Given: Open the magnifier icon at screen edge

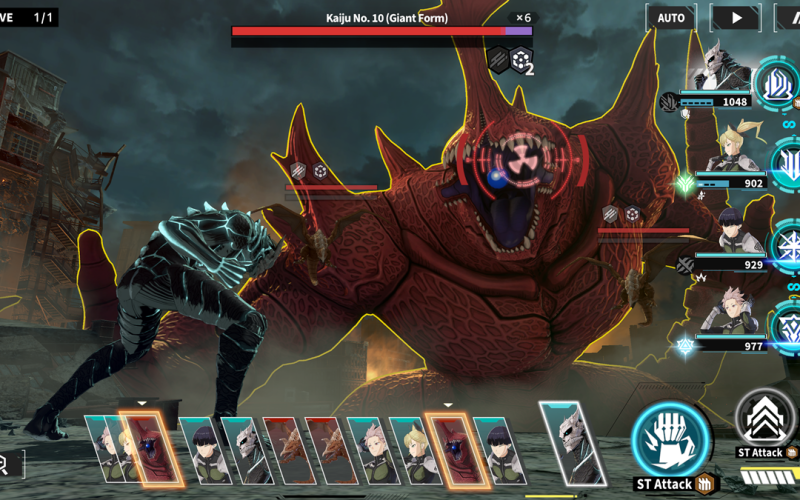Looking at the screenshot, I should point(4,463).
